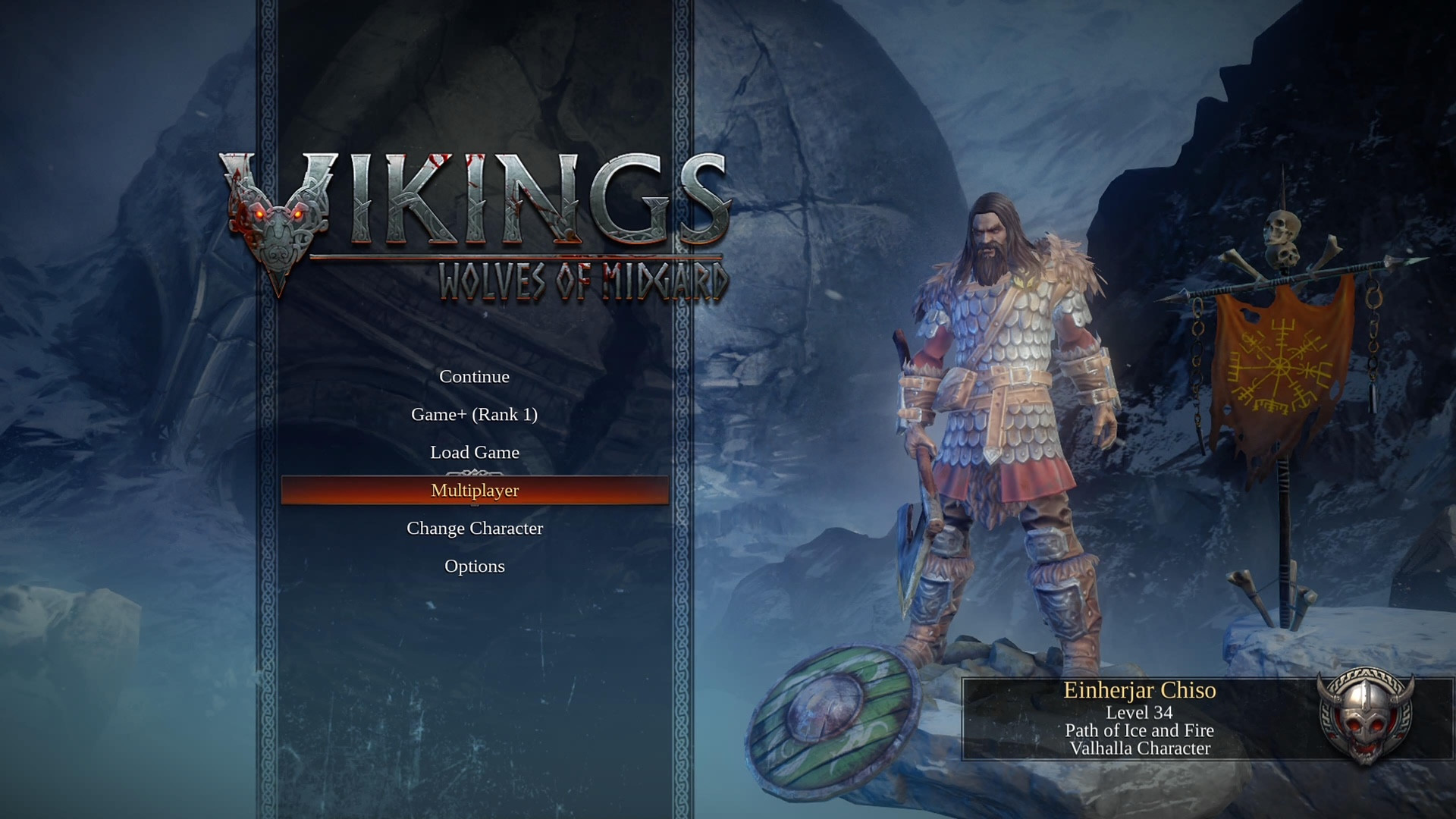Start Game+ (Rank 1)

(x=474, y=415)
